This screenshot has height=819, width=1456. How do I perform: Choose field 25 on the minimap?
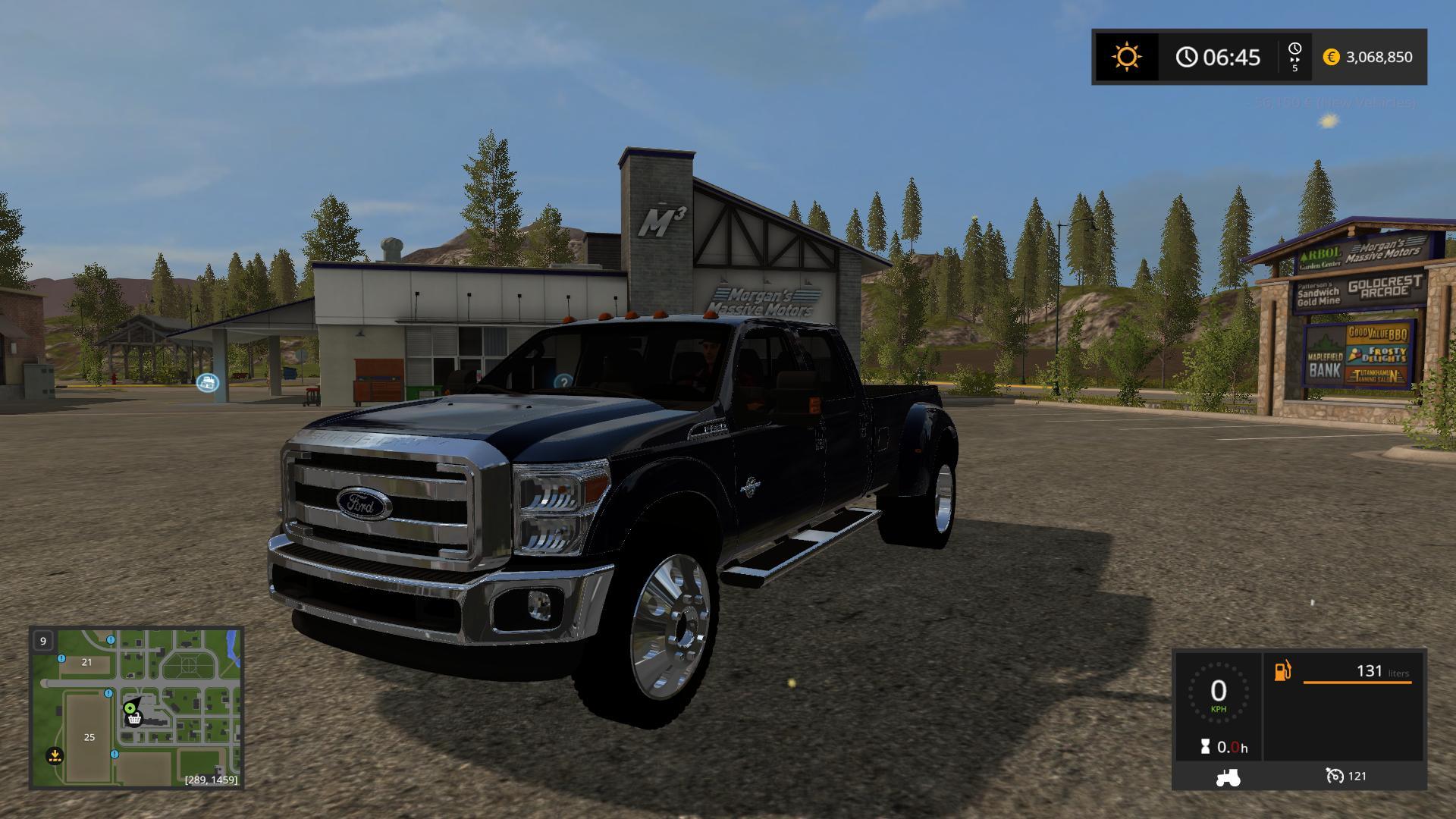point(89,737)
